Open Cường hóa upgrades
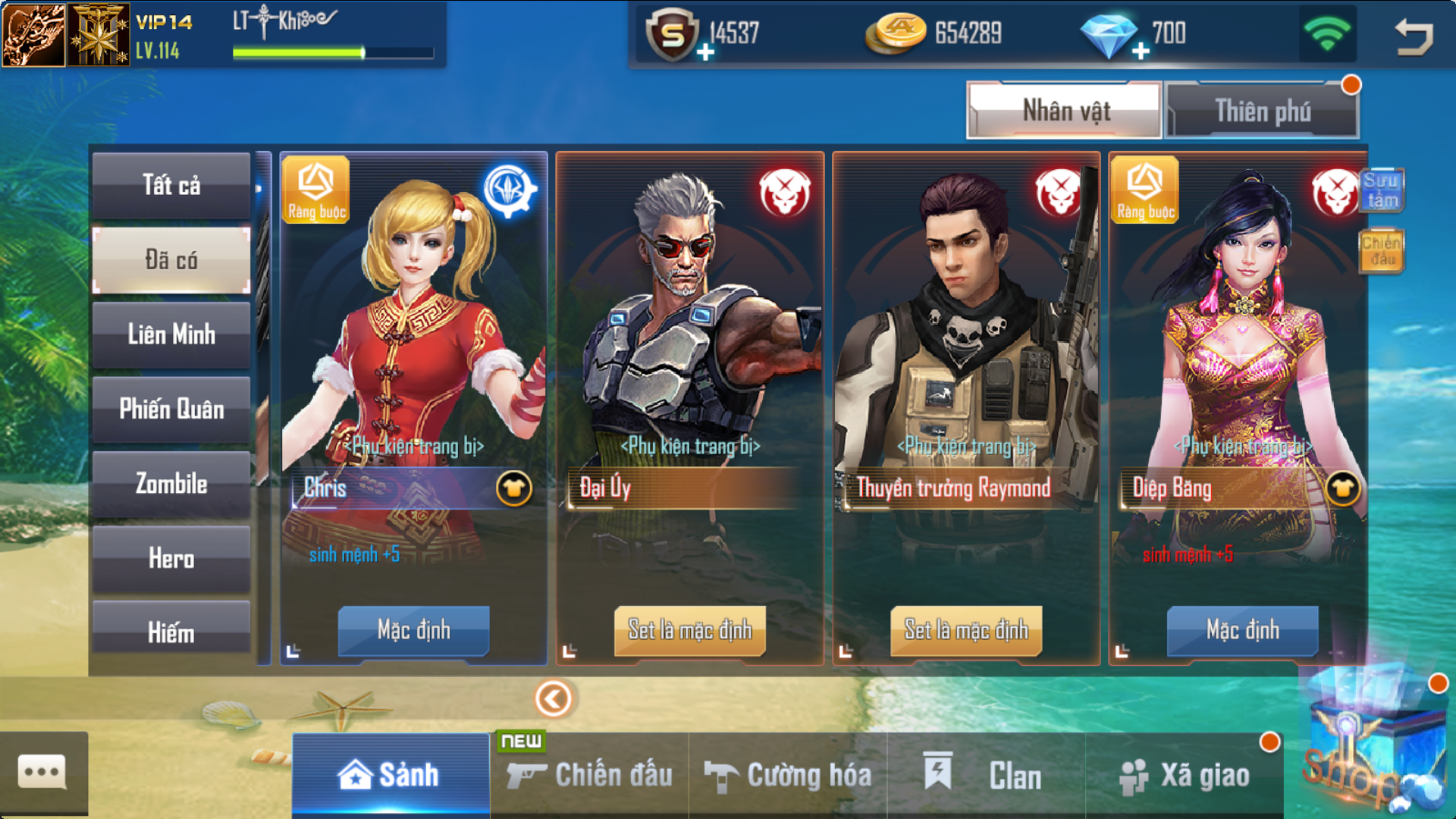 tap(788, 775)
